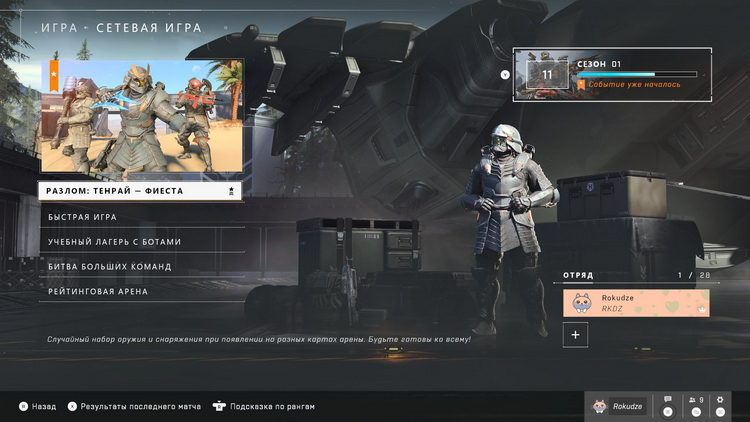750x422 pixels.
Task: Open the Быстрая игра mode
Action: pos(141,217)
